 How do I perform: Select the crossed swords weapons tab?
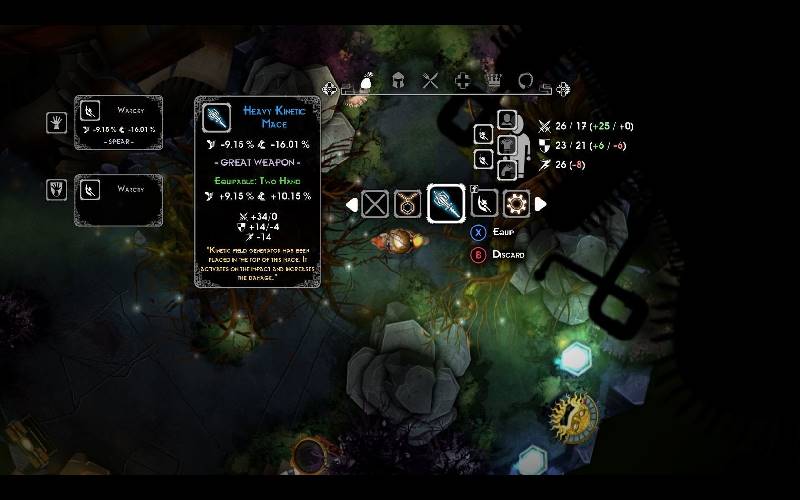431,82
